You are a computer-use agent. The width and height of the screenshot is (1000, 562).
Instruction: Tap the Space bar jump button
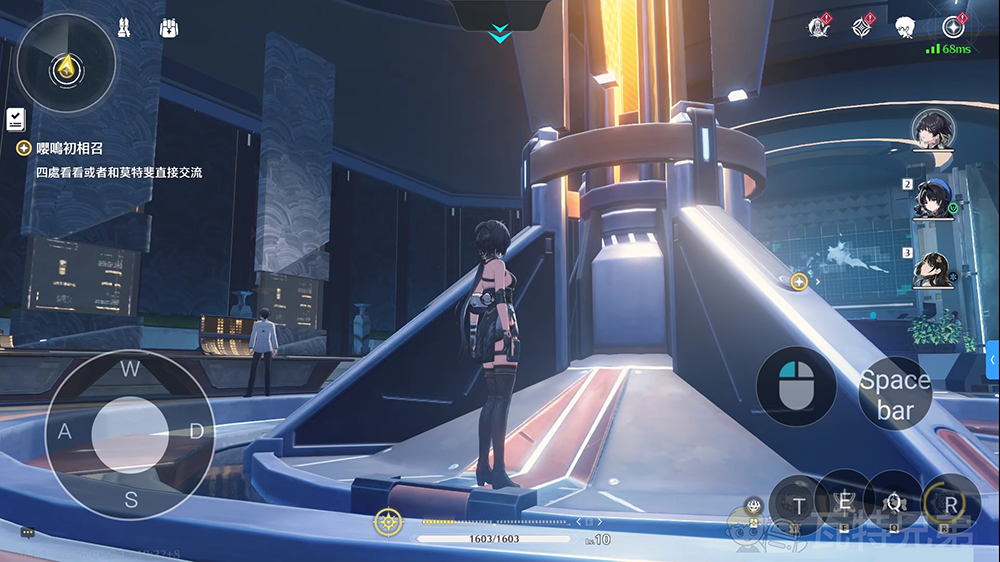point(895,393)
